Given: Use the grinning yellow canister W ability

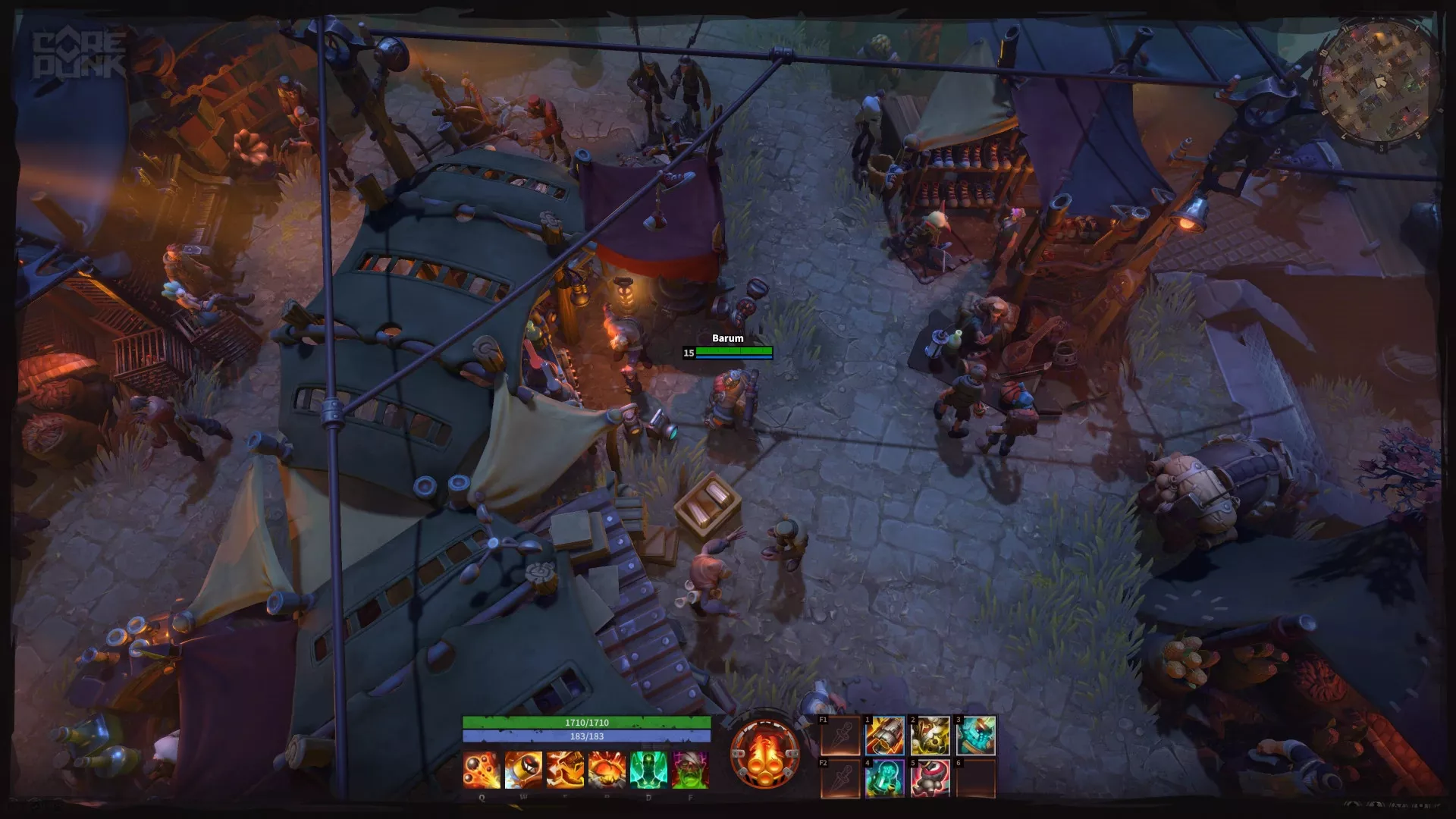Looking at the screenshot, I should pos(523,770).
